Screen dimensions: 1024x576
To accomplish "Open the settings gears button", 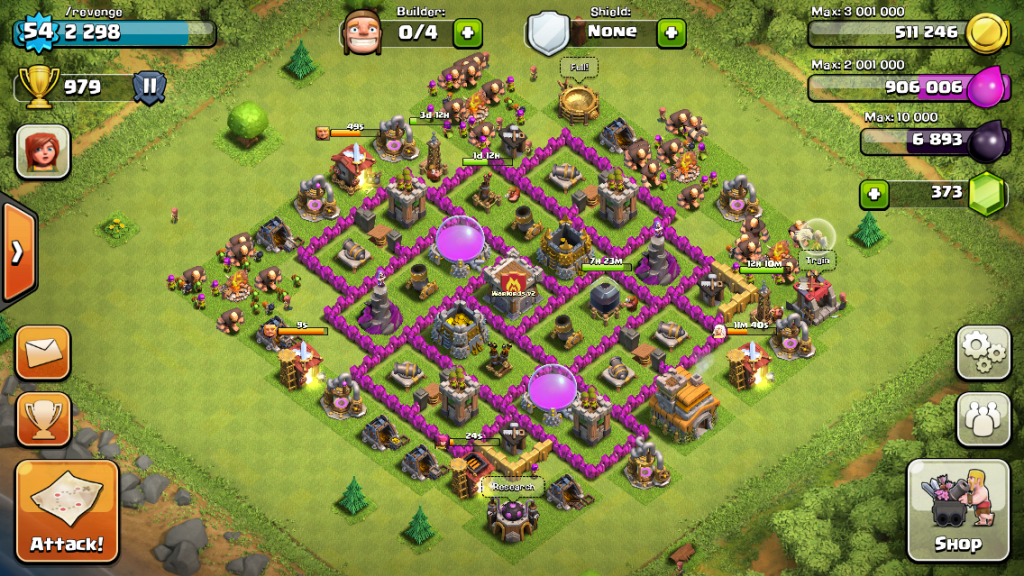I will (x=983, y=352).
